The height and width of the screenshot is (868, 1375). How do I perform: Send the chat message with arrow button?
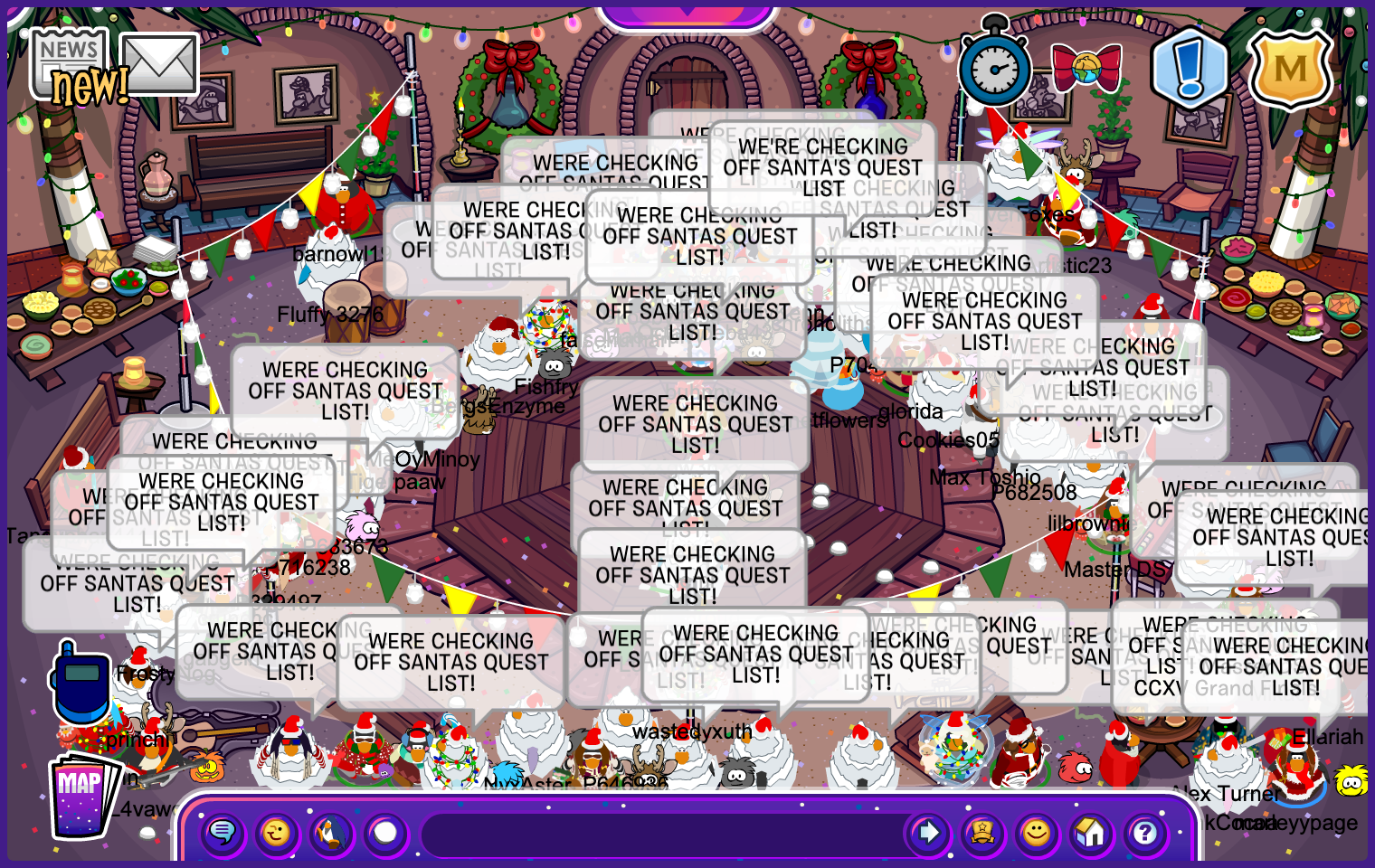(928, 832)
